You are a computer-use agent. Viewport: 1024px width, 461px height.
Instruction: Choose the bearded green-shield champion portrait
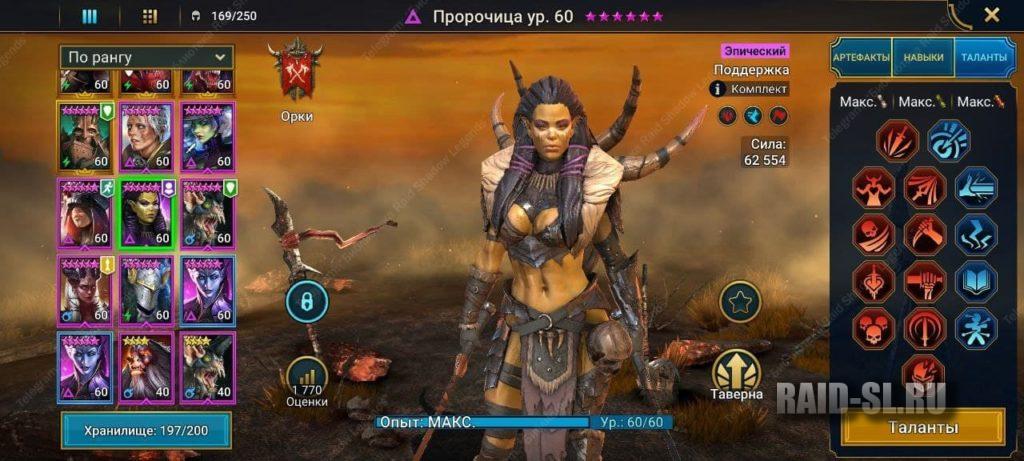point(86,136)
